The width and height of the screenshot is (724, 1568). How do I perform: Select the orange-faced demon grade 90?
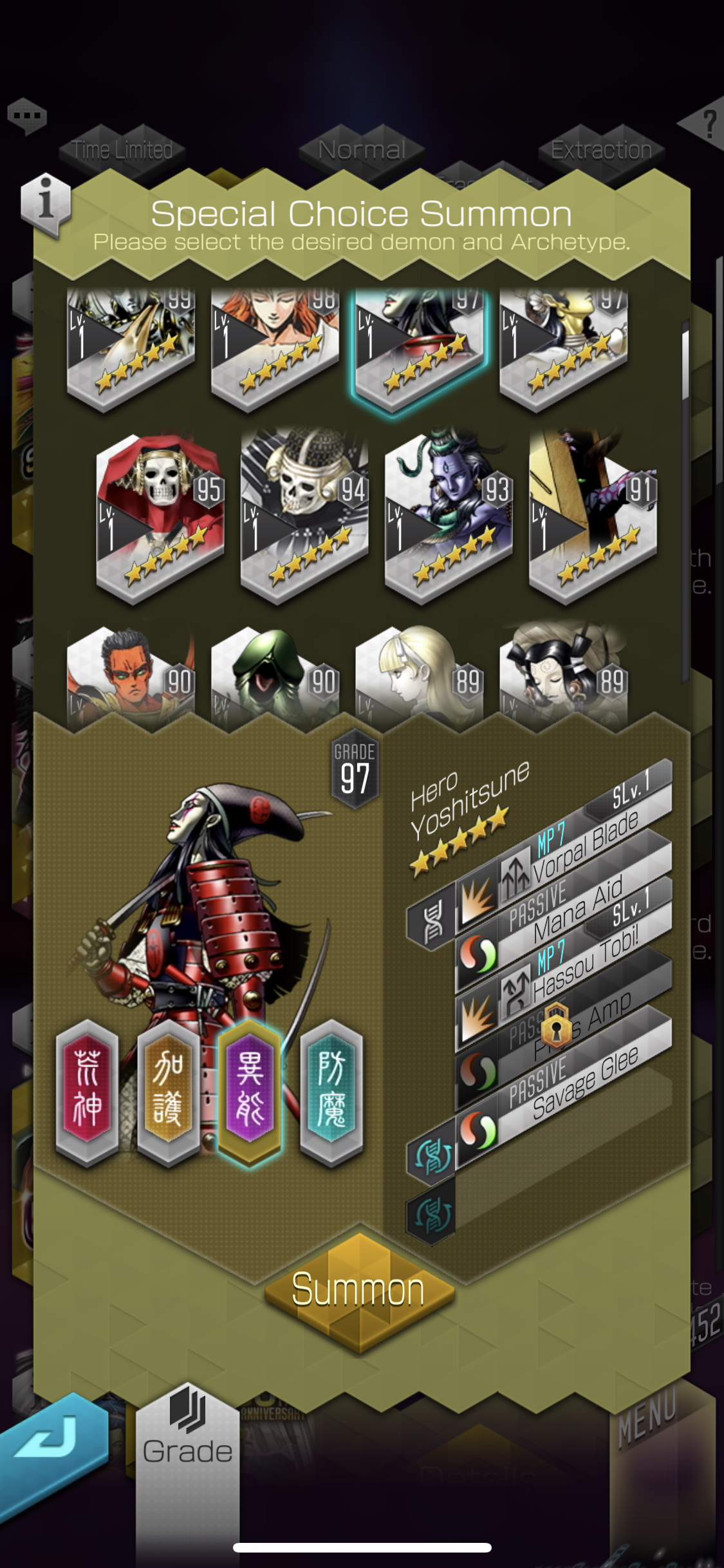tap(131, 676)
